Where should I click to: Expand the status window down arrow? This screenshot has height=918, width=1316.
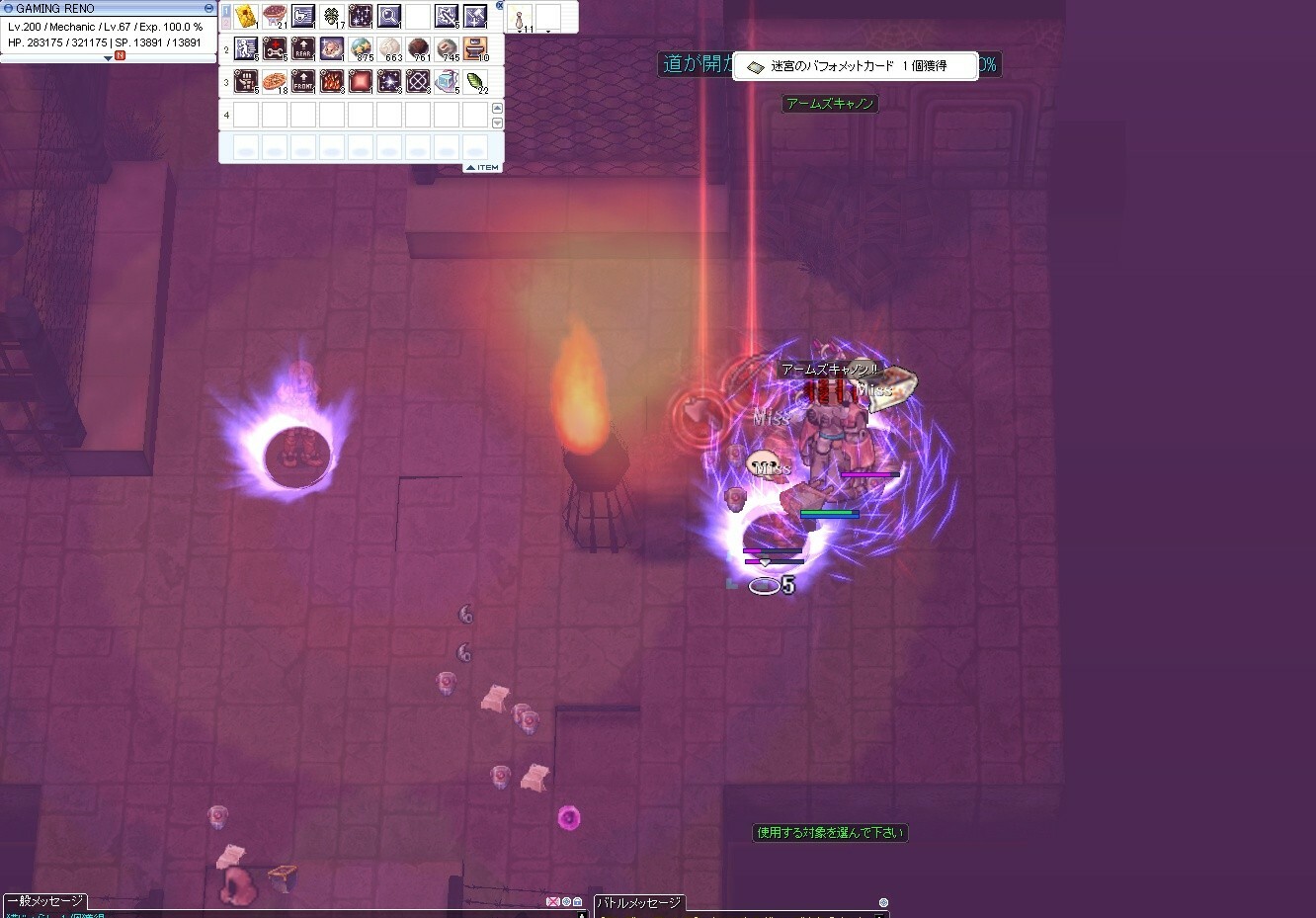109,58
